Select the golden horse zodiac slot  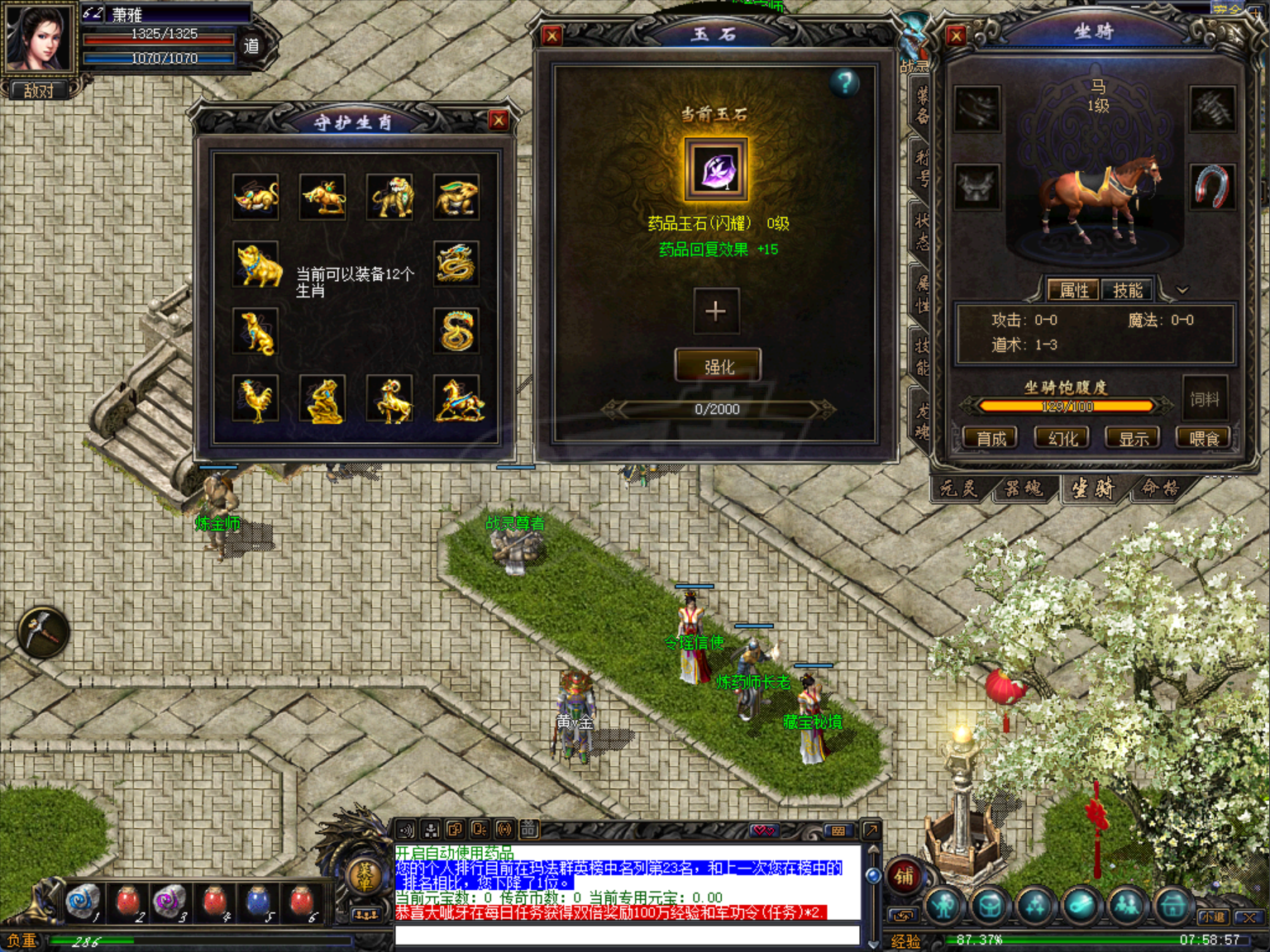click(x=457, y=400)
